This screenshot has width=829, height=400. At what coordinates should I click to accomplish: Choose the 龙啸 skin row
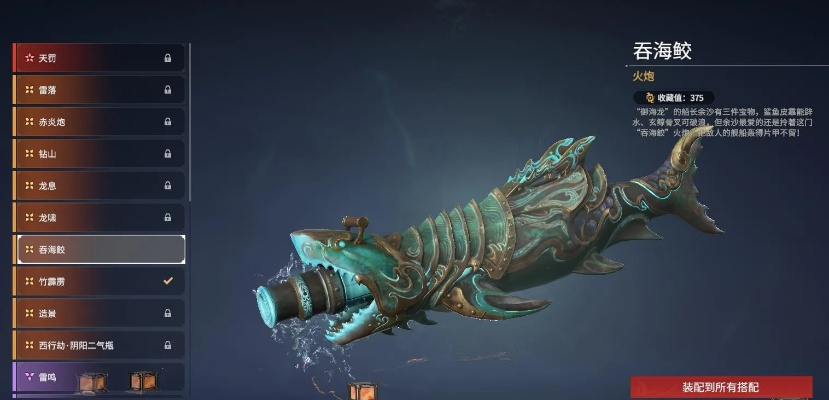(98, 218)
